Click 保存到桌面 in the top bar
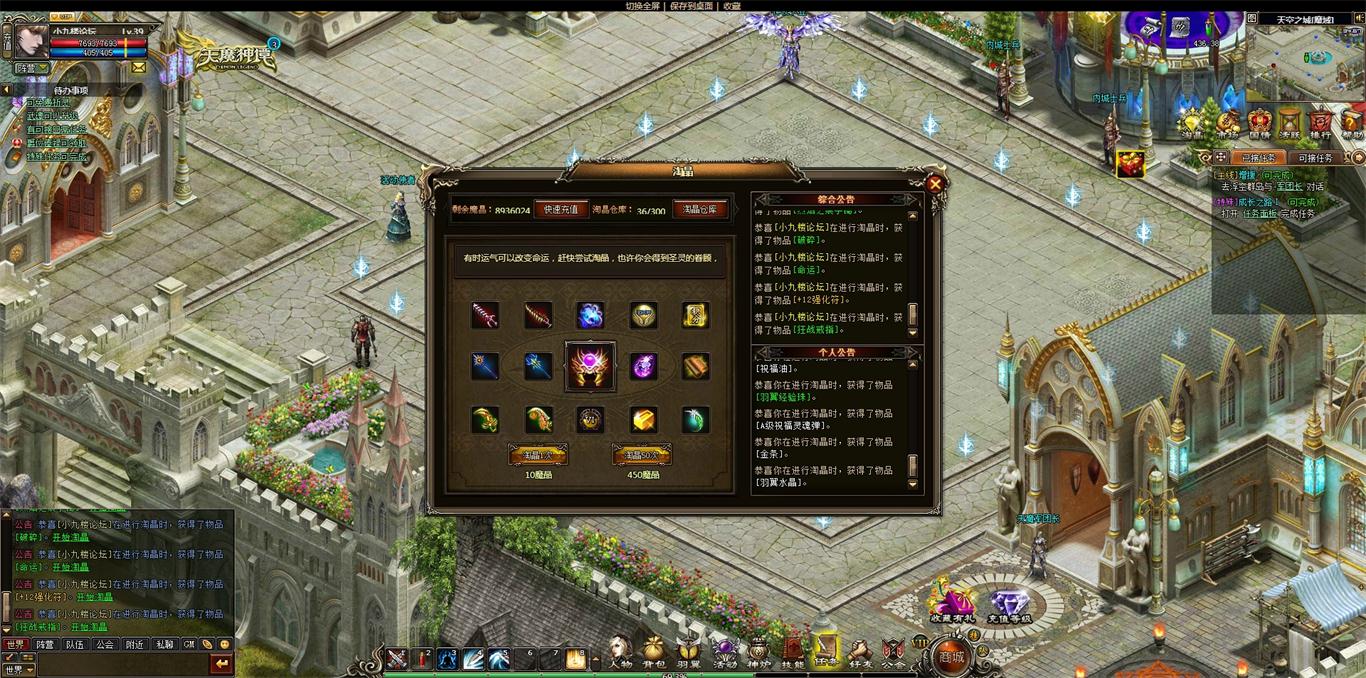 coord(692,6)
